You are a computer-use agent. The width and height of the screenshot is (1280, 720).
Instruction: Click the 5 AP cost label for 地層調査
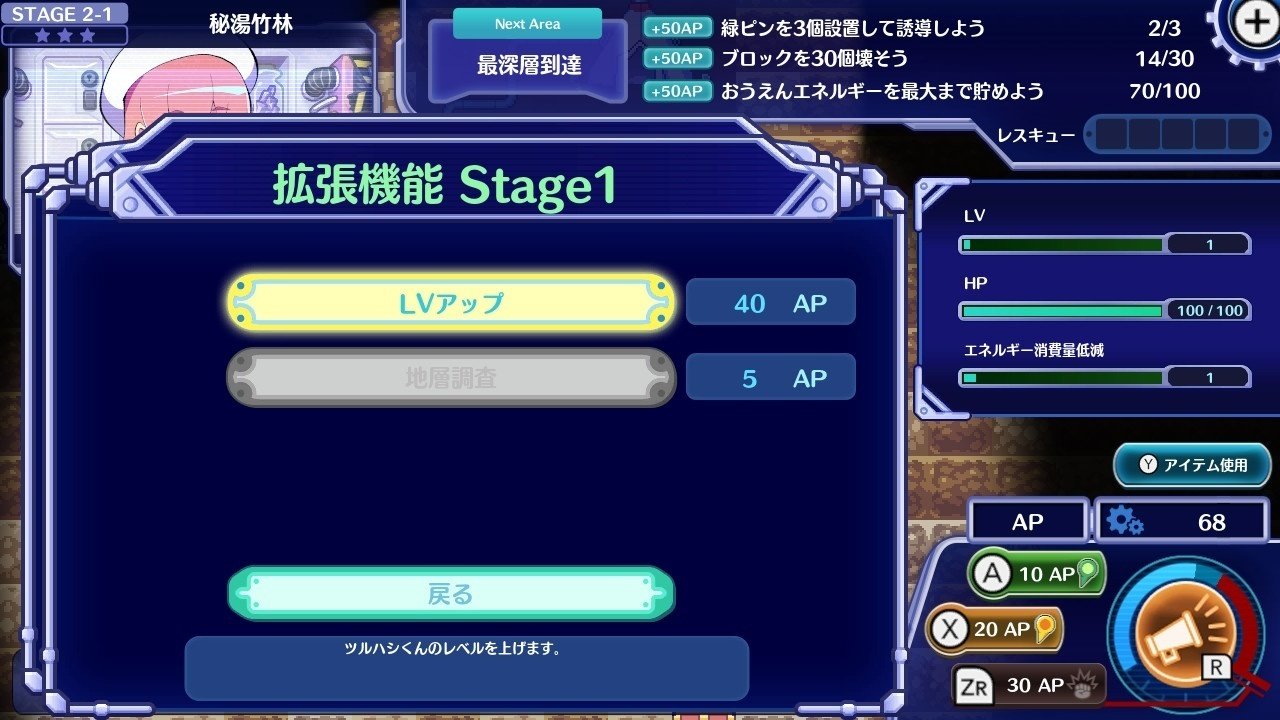tap(771, 377)
